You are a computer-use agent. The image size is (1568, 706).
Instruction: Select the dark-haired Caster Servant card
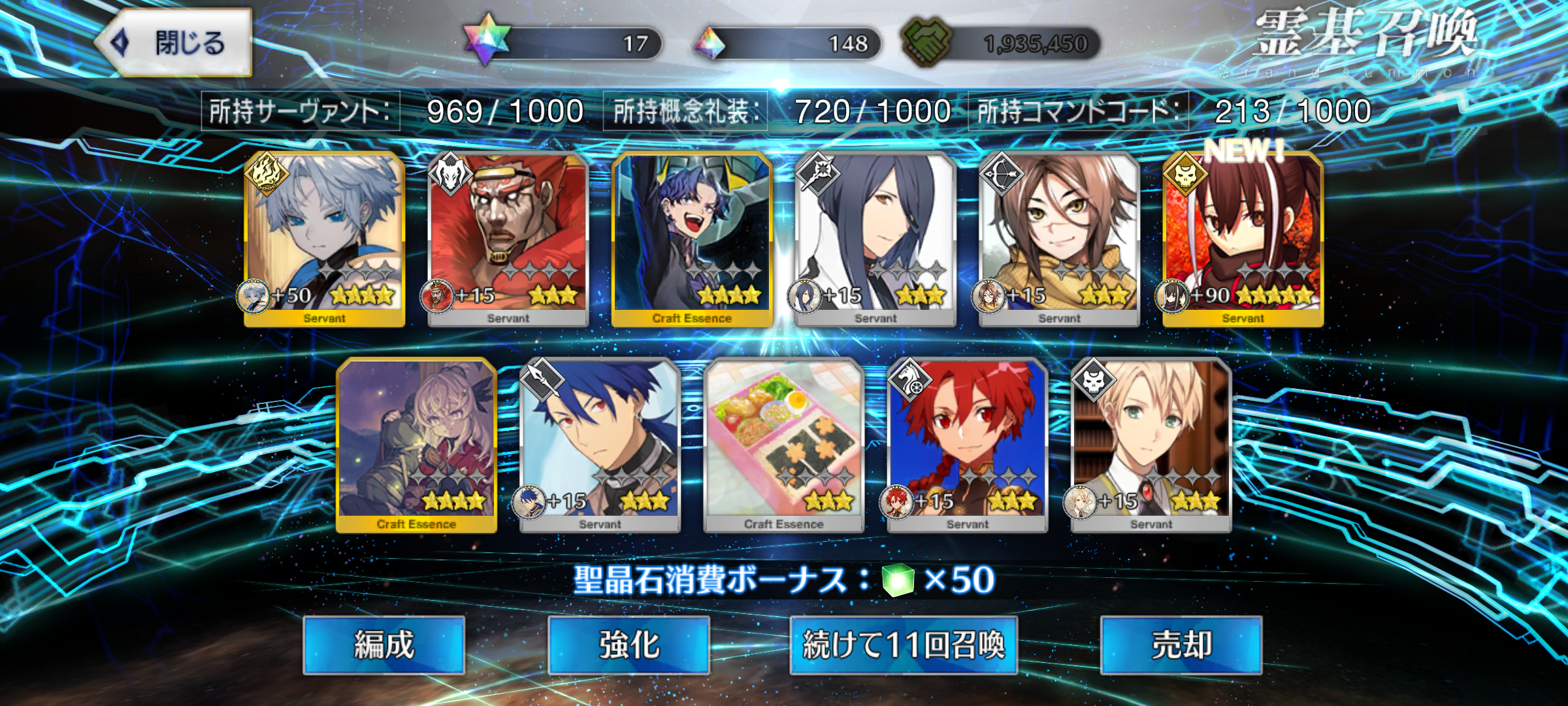[x=875, y=239]
